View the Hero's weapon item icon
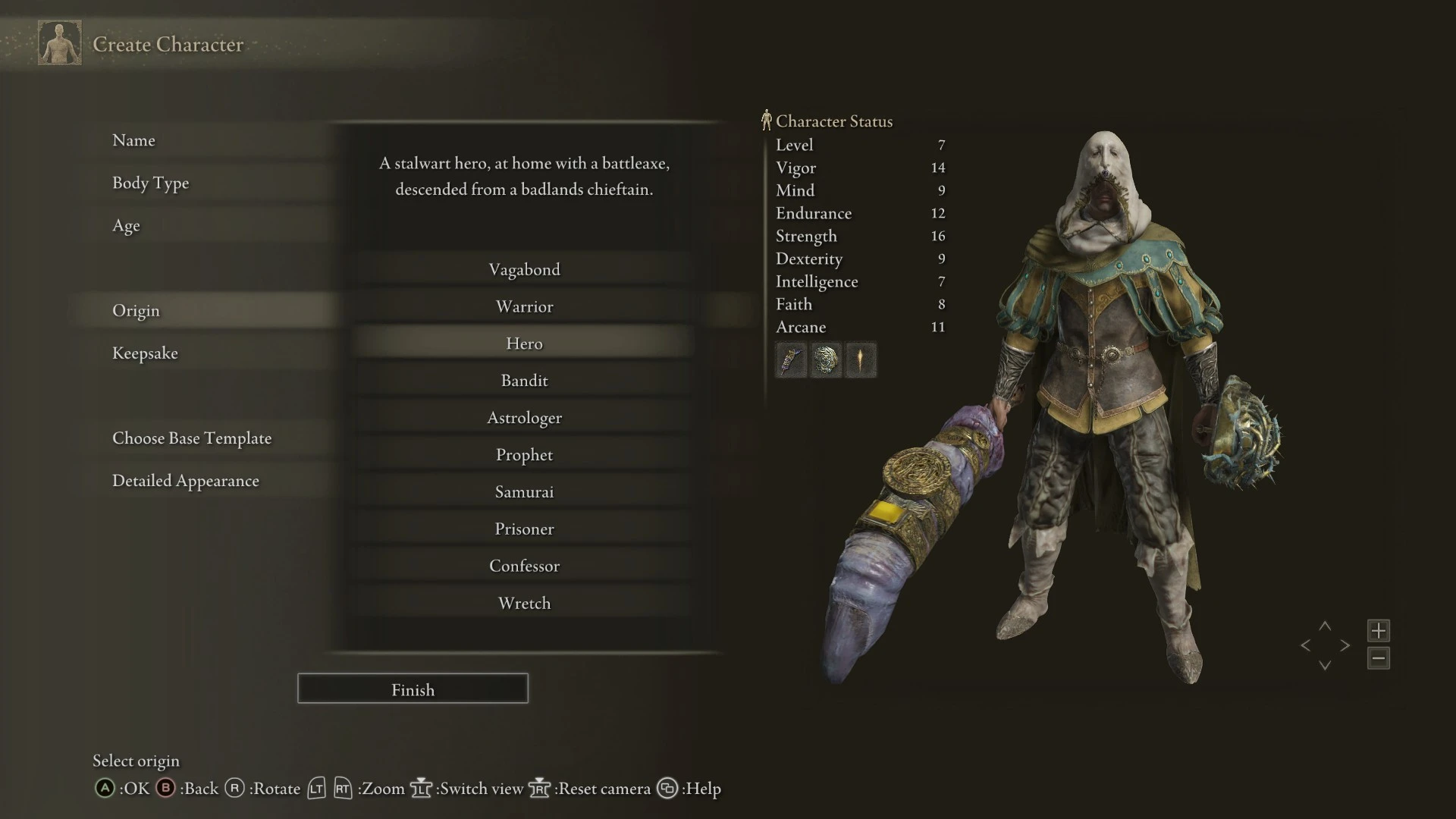 coord(790,360)
